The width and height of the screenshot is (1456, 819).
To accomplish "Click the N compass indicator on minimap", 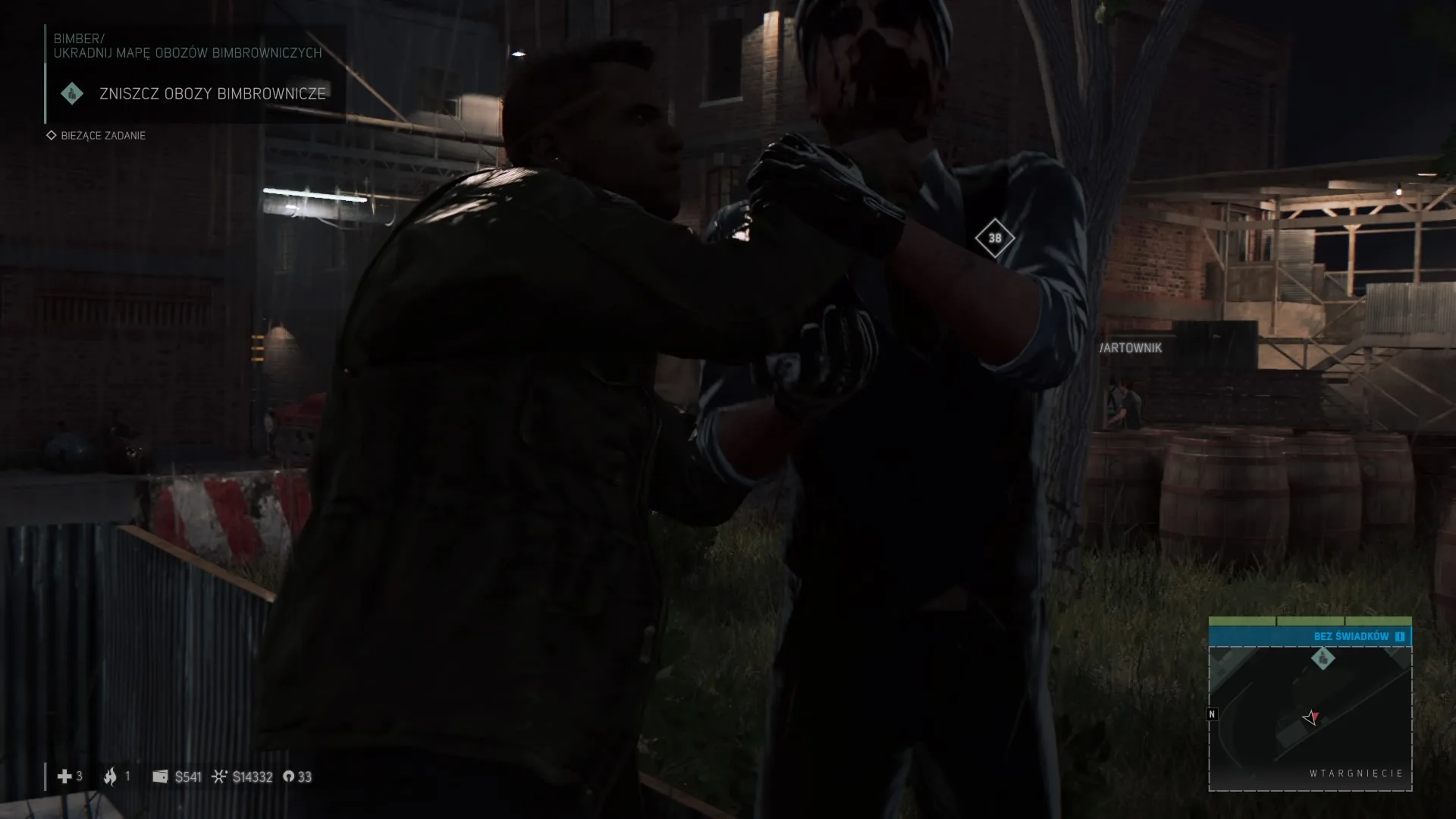I will coord(1213,714).
